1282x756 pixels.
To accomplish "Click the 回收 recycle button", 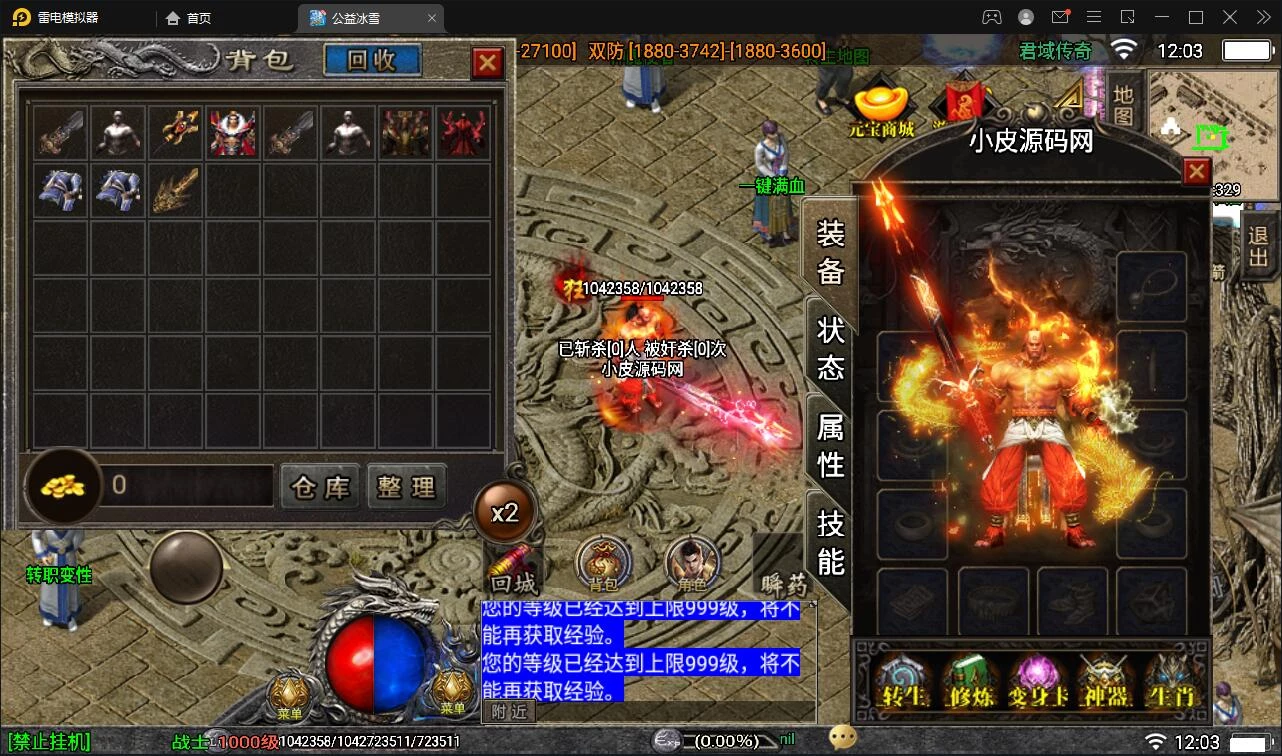I will coord(372,60).
